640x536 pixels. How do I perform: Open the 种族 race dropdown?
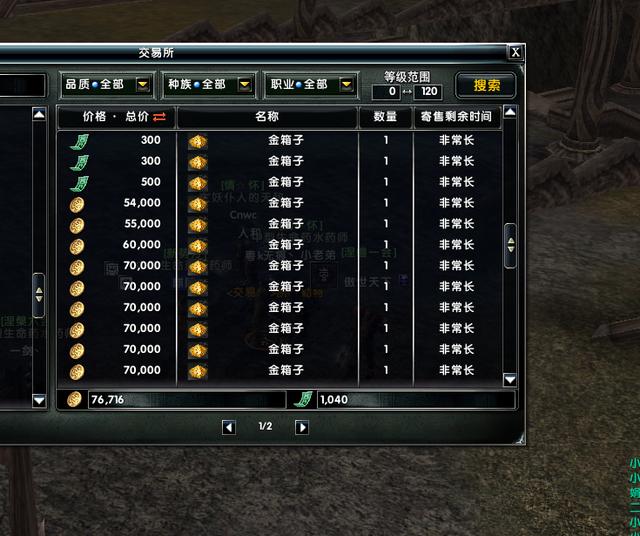click(x=245, y=85)
